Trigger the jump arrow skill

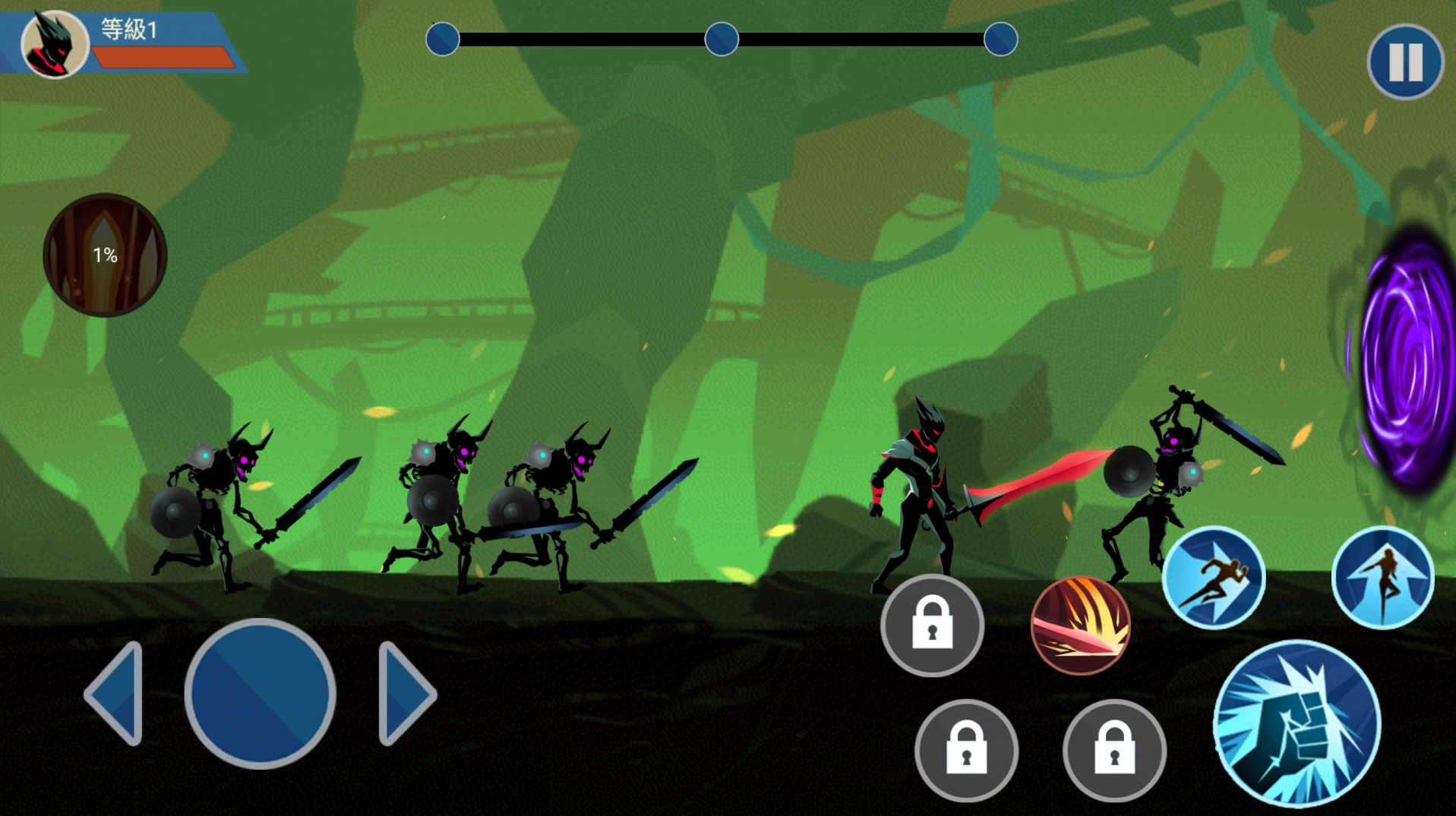1382,578
